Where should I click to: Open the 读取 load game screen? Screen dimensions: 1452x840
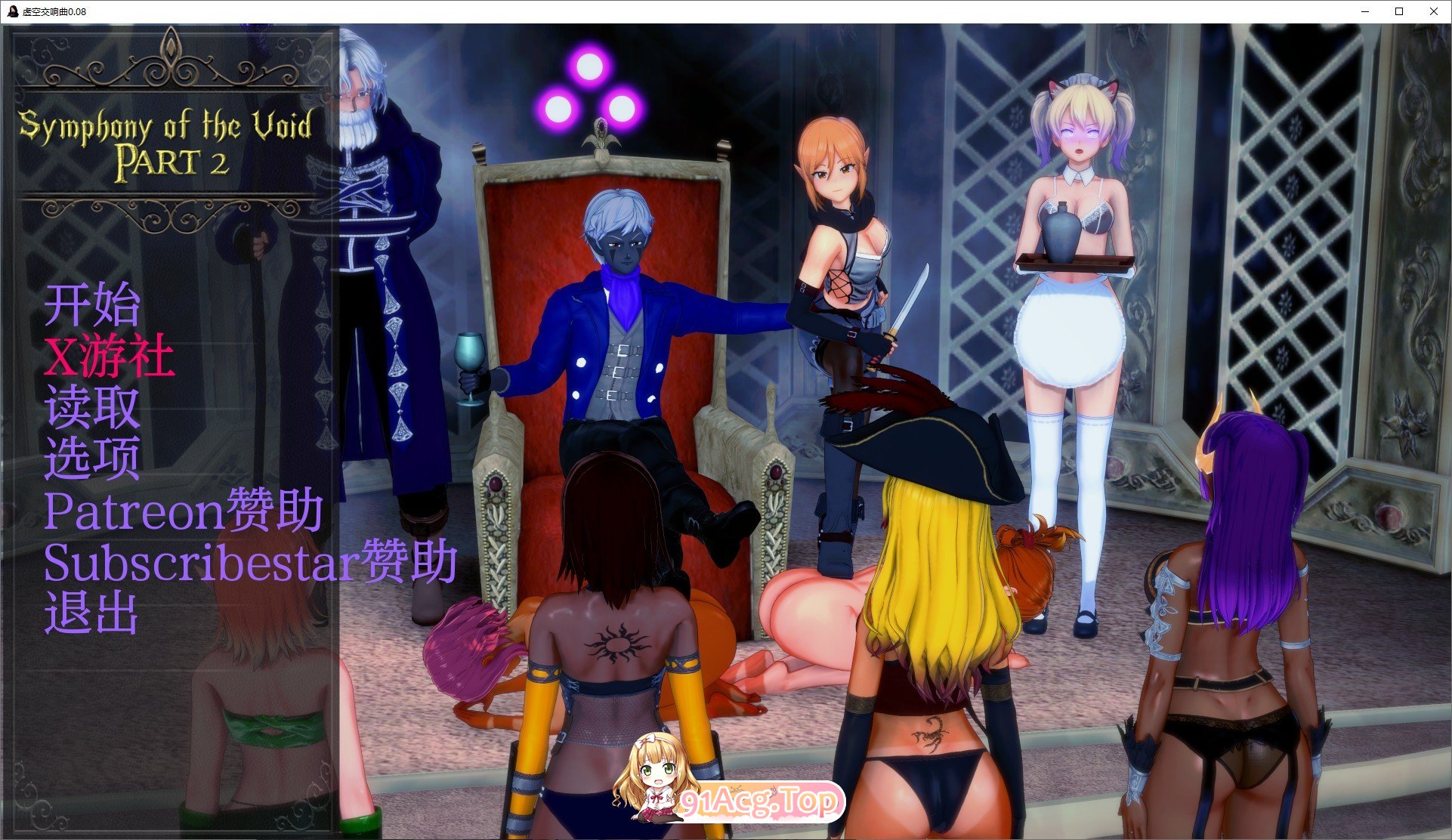(93, 408)
